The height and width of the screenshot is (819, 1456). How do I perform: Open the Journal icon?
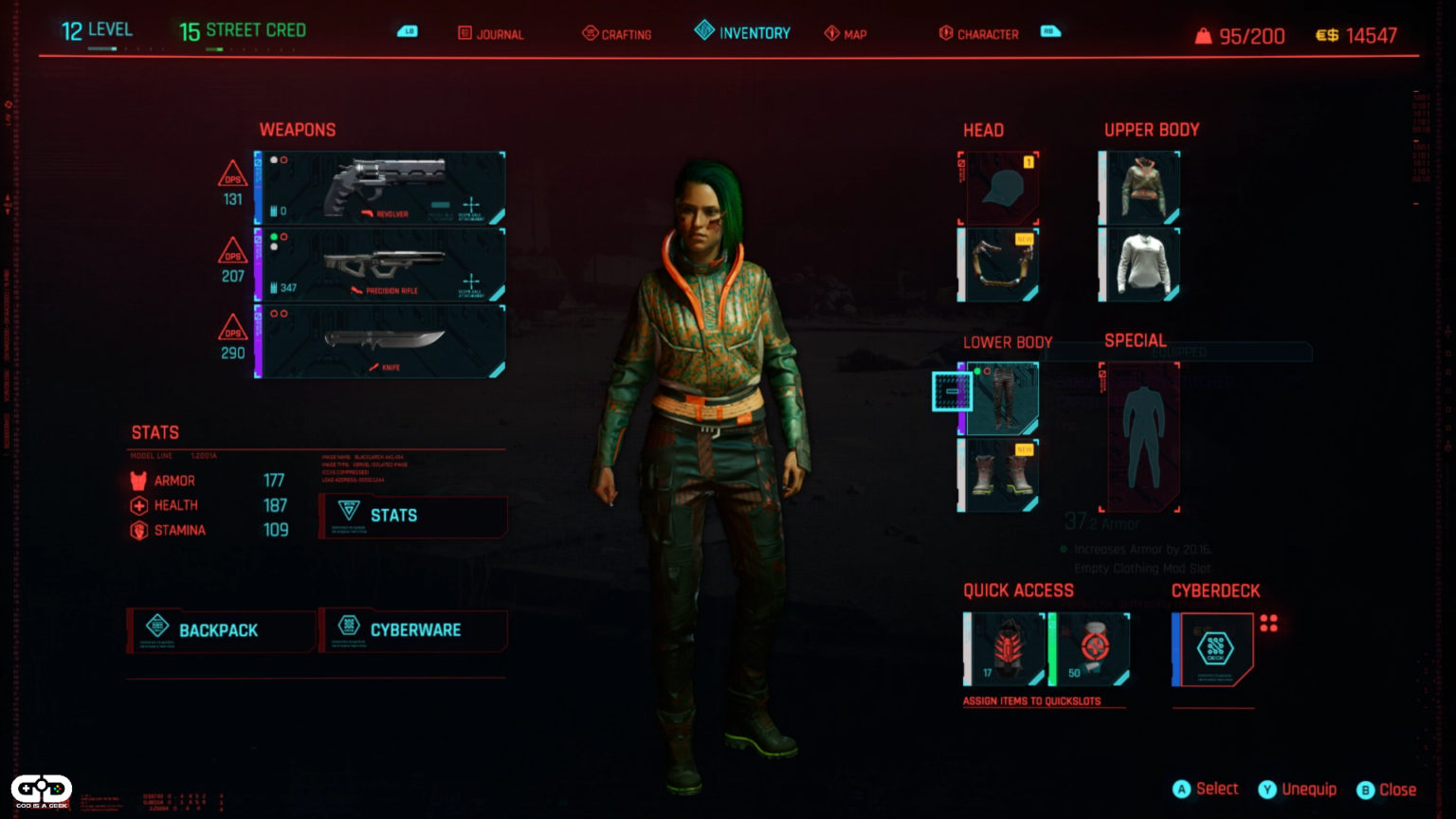pos(464,32)
